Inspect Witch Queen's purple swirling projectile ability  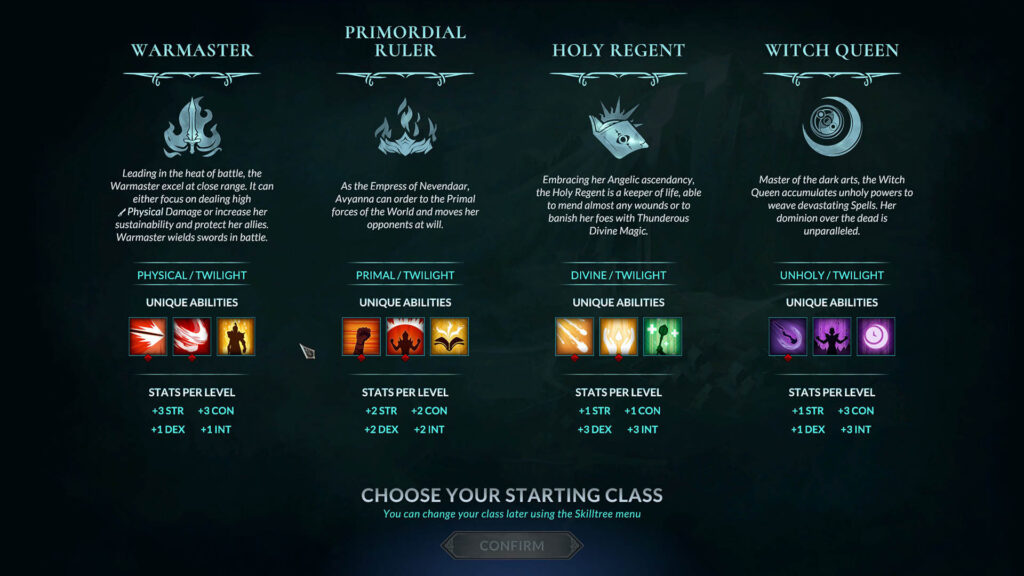point(787,337)
